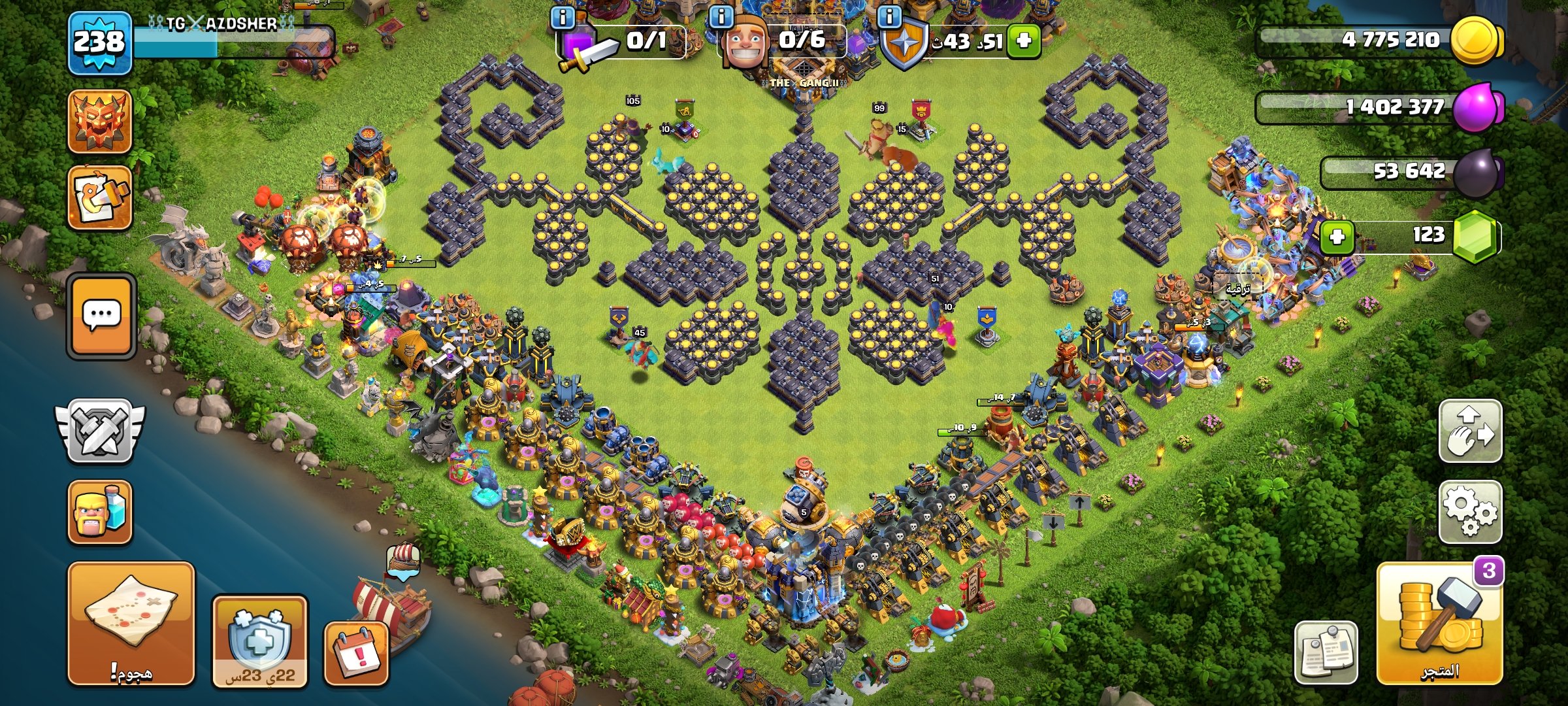Open the army barbarian and elixir button
1568x706 pixels.
[x=100, y=513]
